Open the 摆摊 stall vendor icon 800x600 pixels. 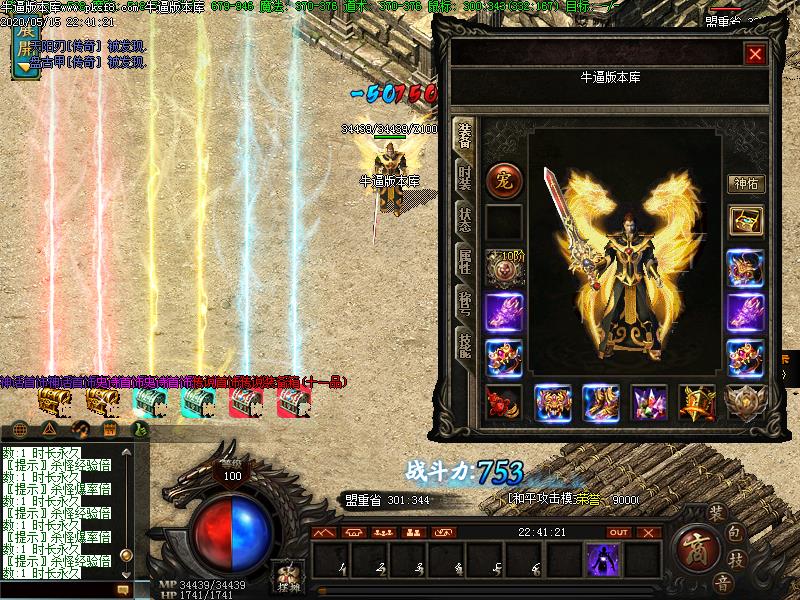pyautogui.click(x=289, y=578)
